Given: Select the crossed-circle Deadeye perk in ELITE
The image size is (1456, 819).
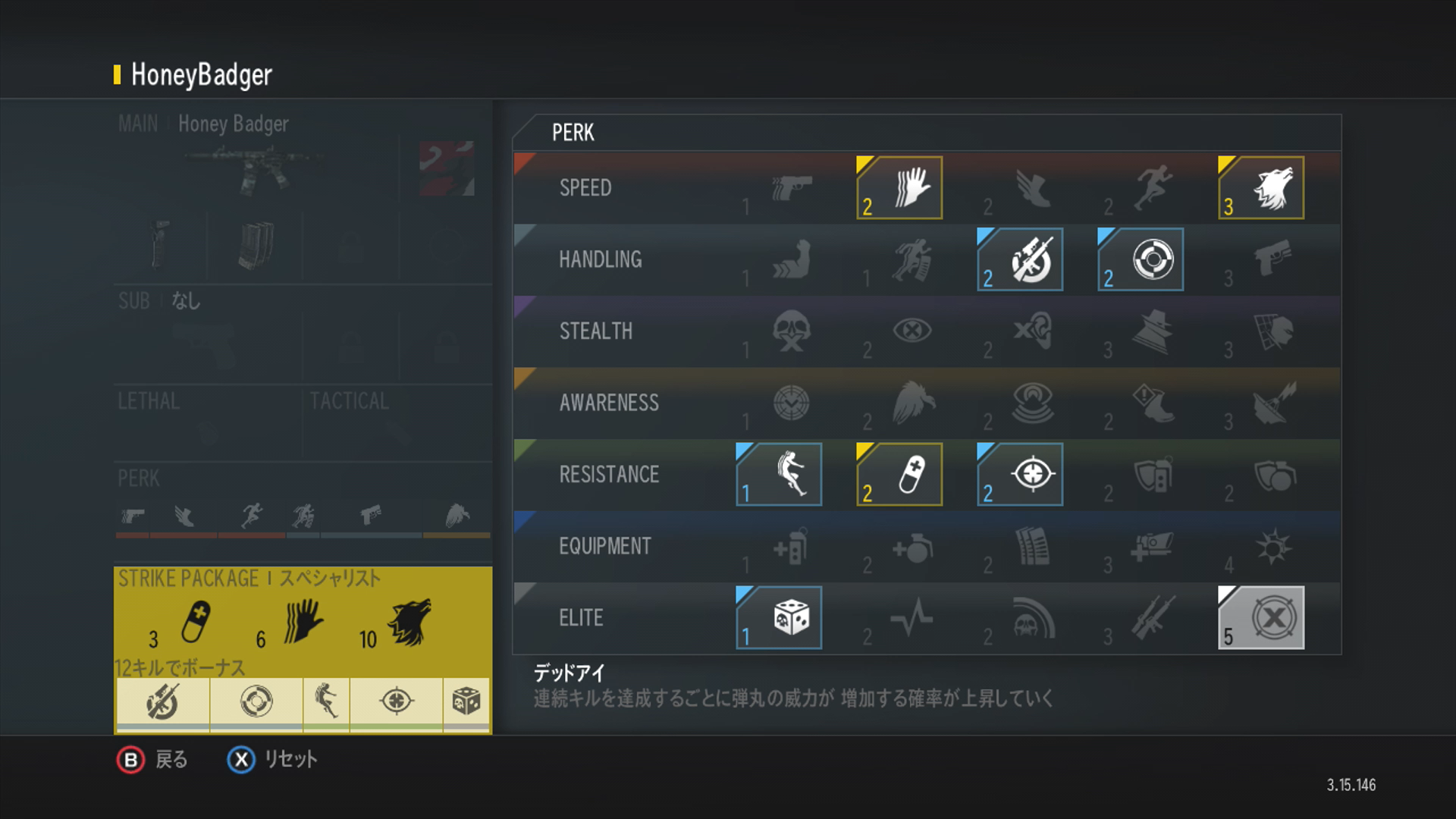Looking at the screenshot, I should (1261, 617).
